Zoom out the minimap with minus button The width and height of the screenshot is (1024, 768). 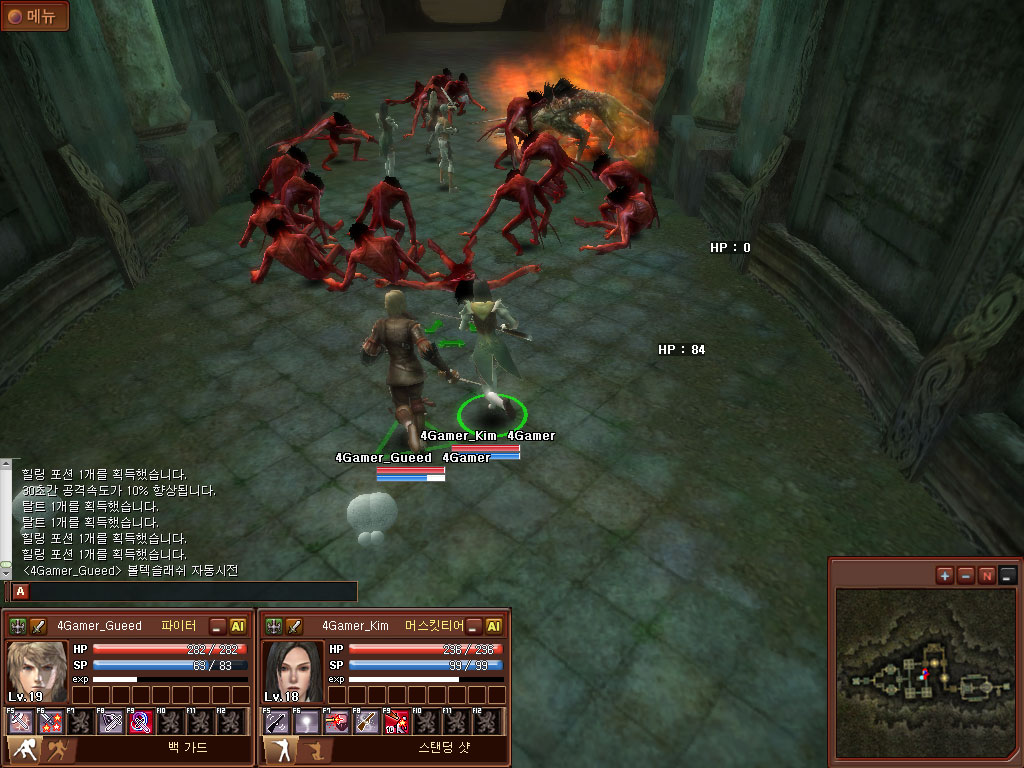[965, 575]
